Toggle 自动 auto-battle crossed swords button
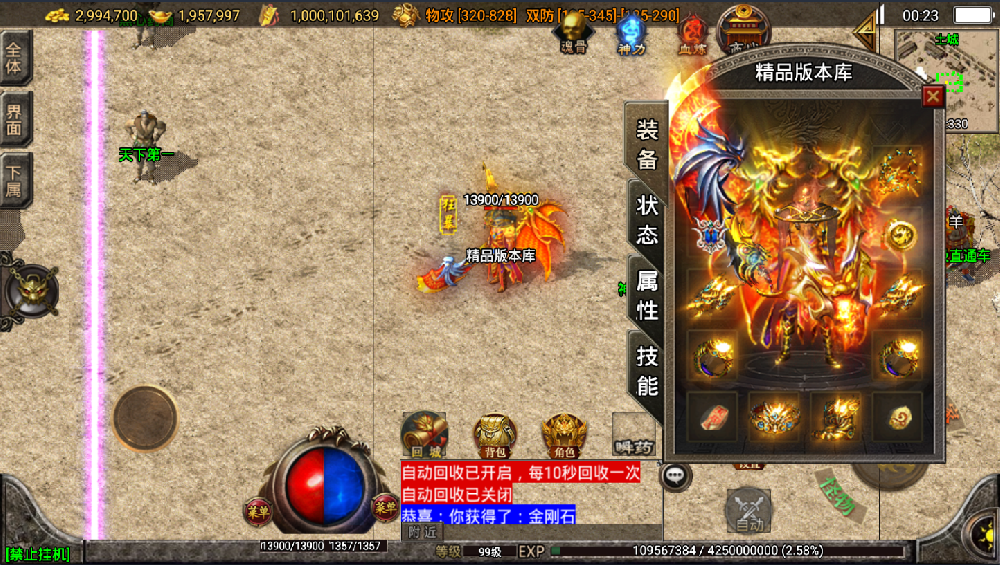 (748, 508)
